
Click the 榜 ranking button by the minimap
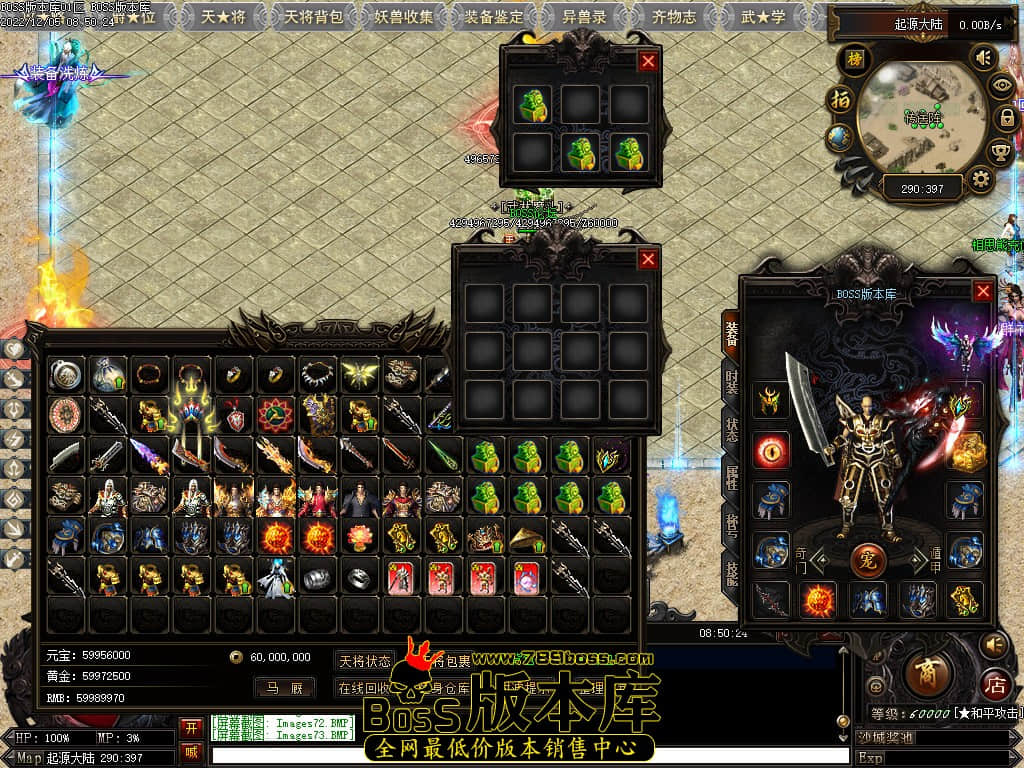coord(854,58)
